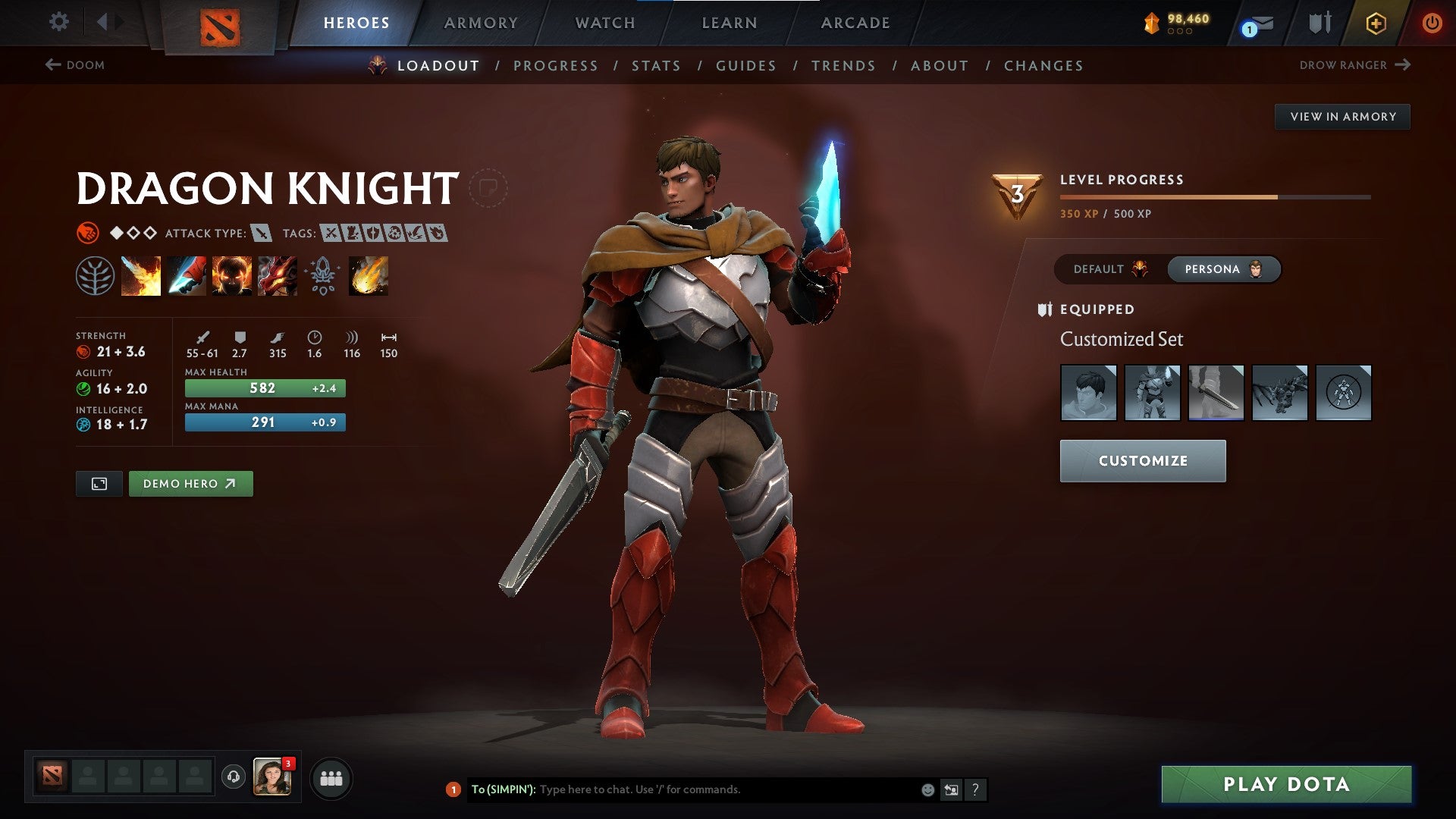Open the Breathe Fire ability icon
This screenshot has width=1456, height=819.
click(x=141, y=275)
